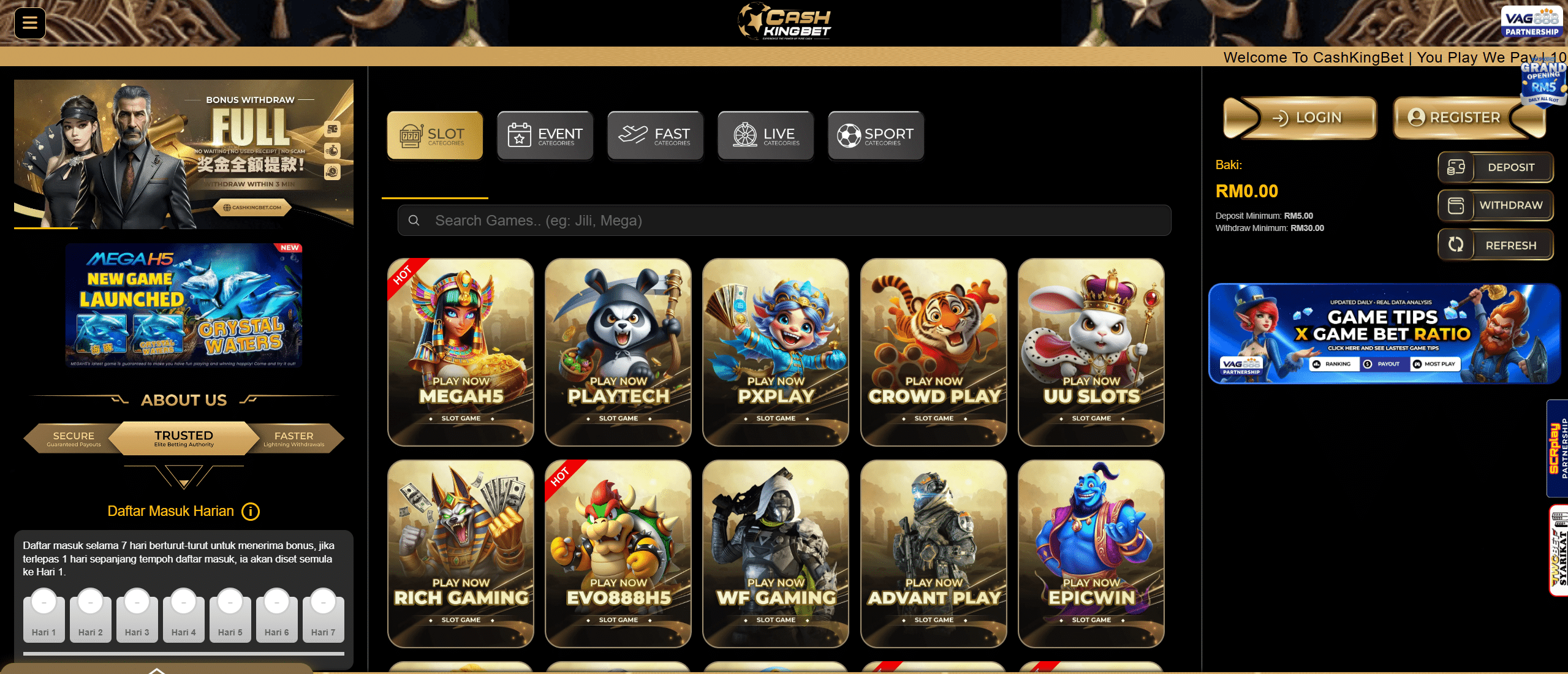Expand the SCRplay side panel
1568x674 pixels.
point(1557,447)
